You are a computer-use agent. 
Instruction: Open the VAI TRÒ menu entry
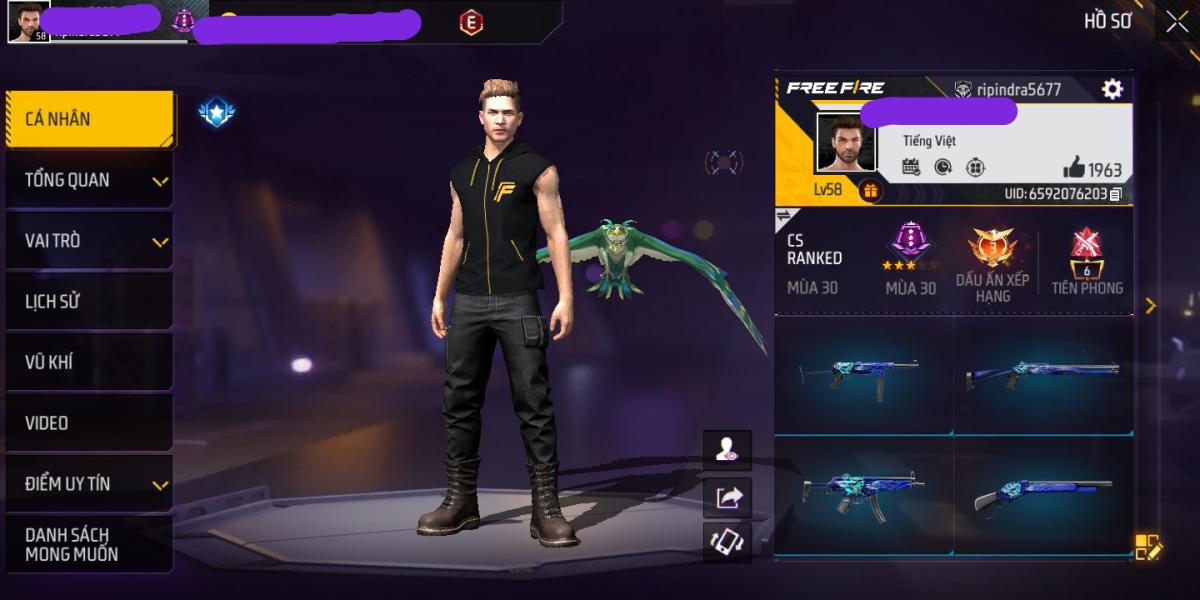[x=88, y=241]
